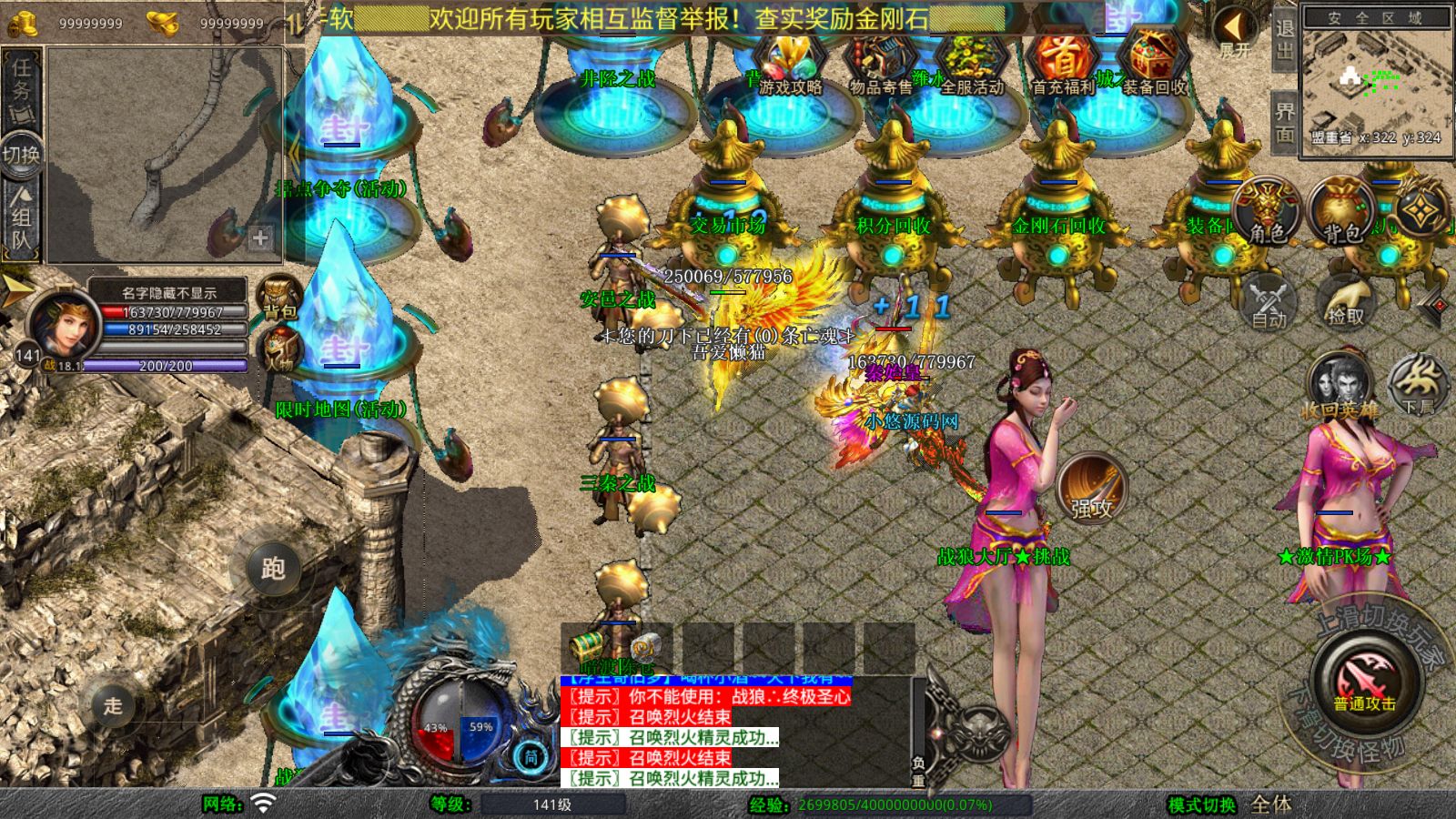This screenshot has width=1456, height=819.
Task: Switch to the 任务 quest tab
Action: point(20,82)
